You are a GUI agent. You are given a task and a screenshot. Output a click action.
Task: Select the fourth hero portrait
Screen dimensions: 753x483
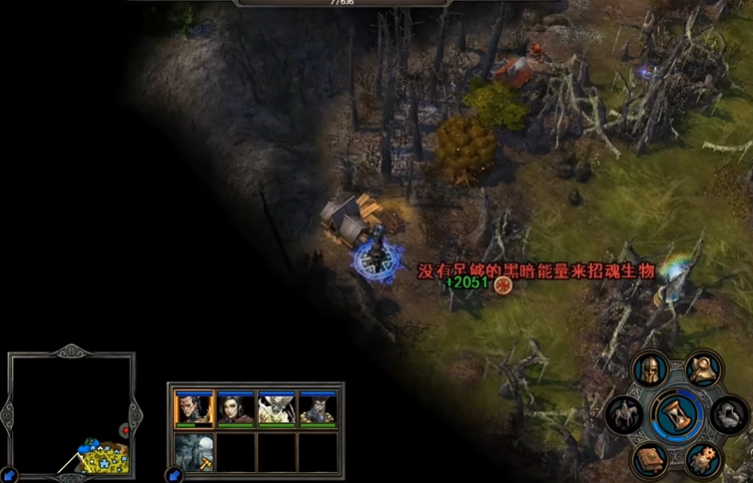click(x=318, y=409)
